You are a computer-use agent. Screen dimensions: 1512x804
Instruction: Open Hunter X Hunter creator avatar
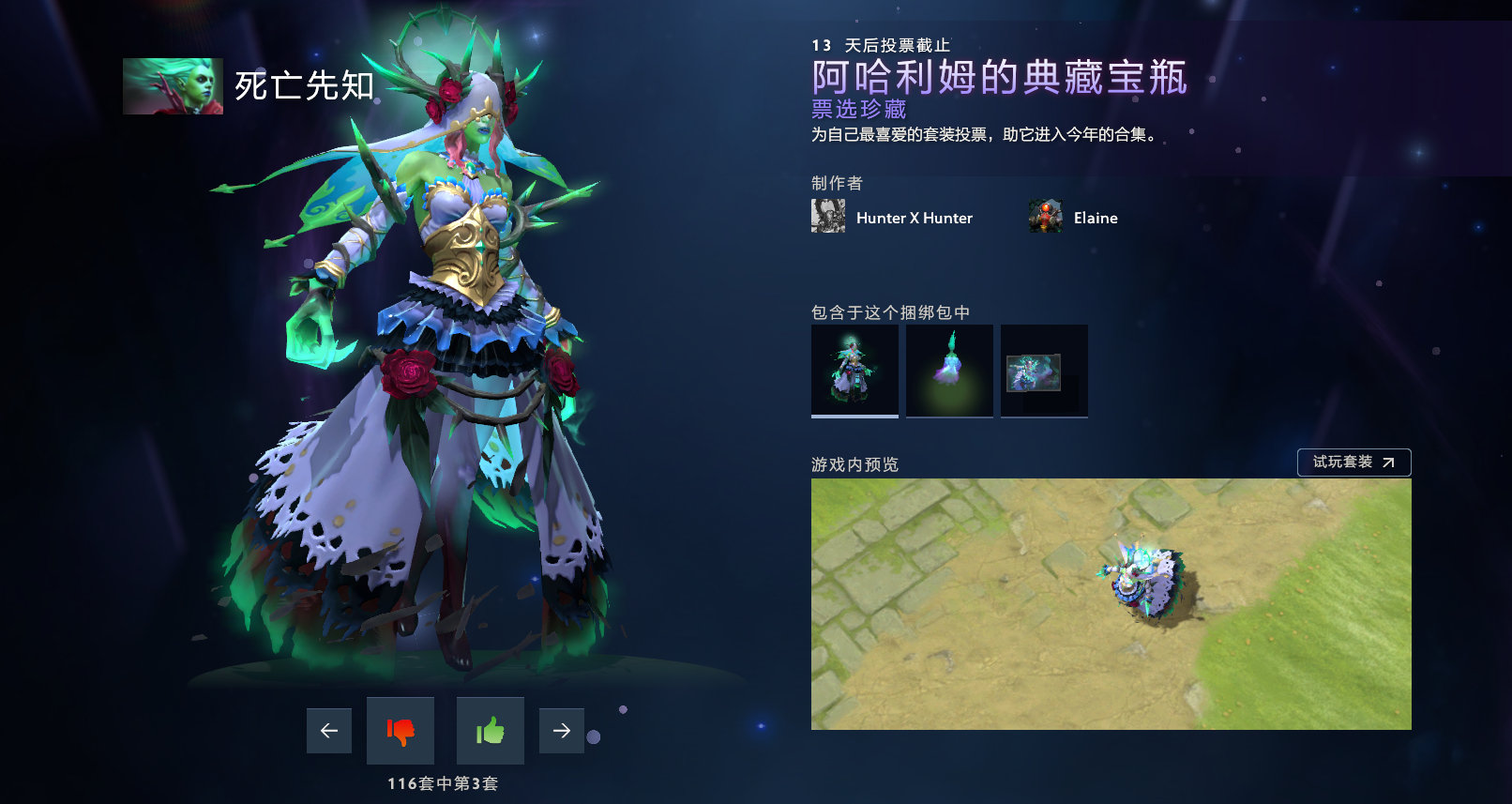pyautogui.click(x=827, y=216)
